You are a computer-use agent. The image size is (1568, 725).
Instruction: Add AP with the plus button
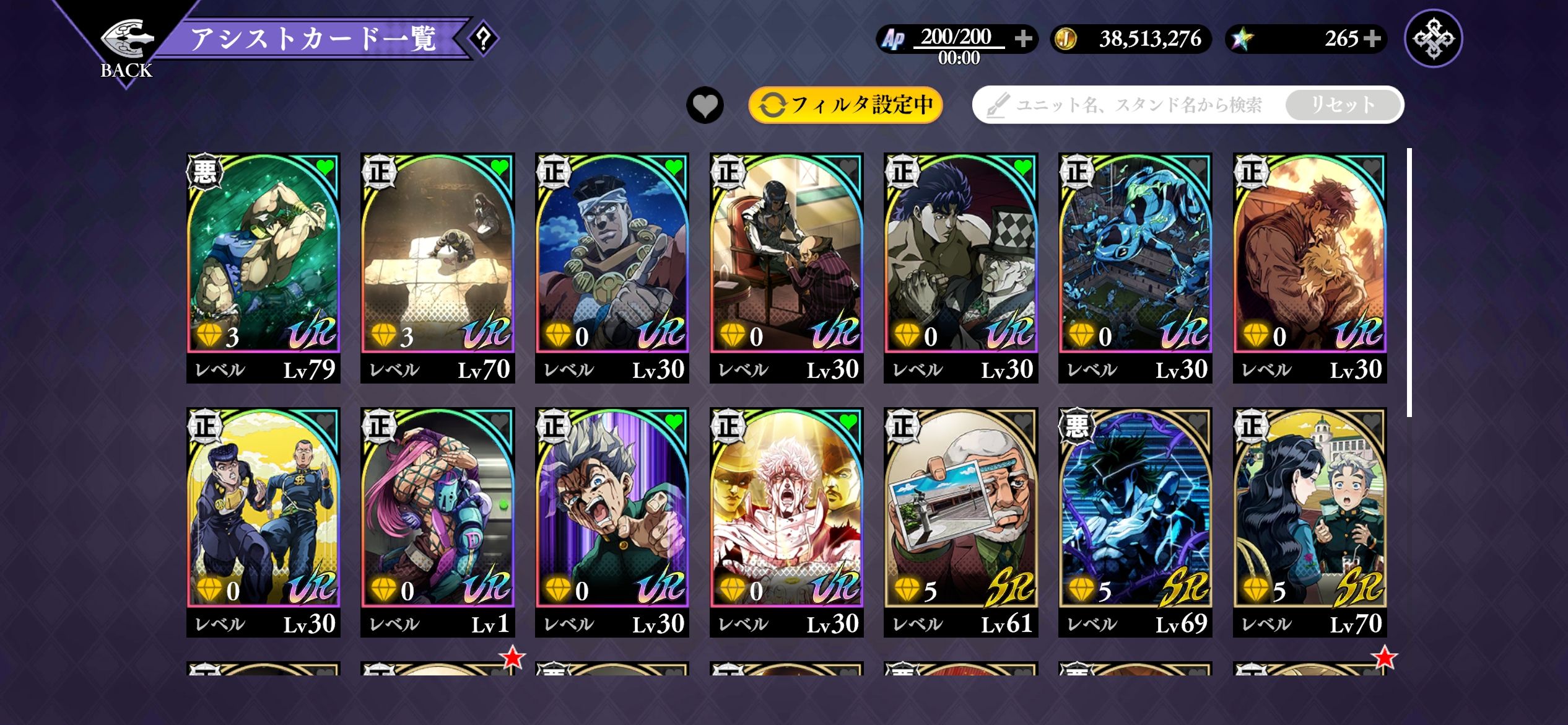click(1023, 38)
